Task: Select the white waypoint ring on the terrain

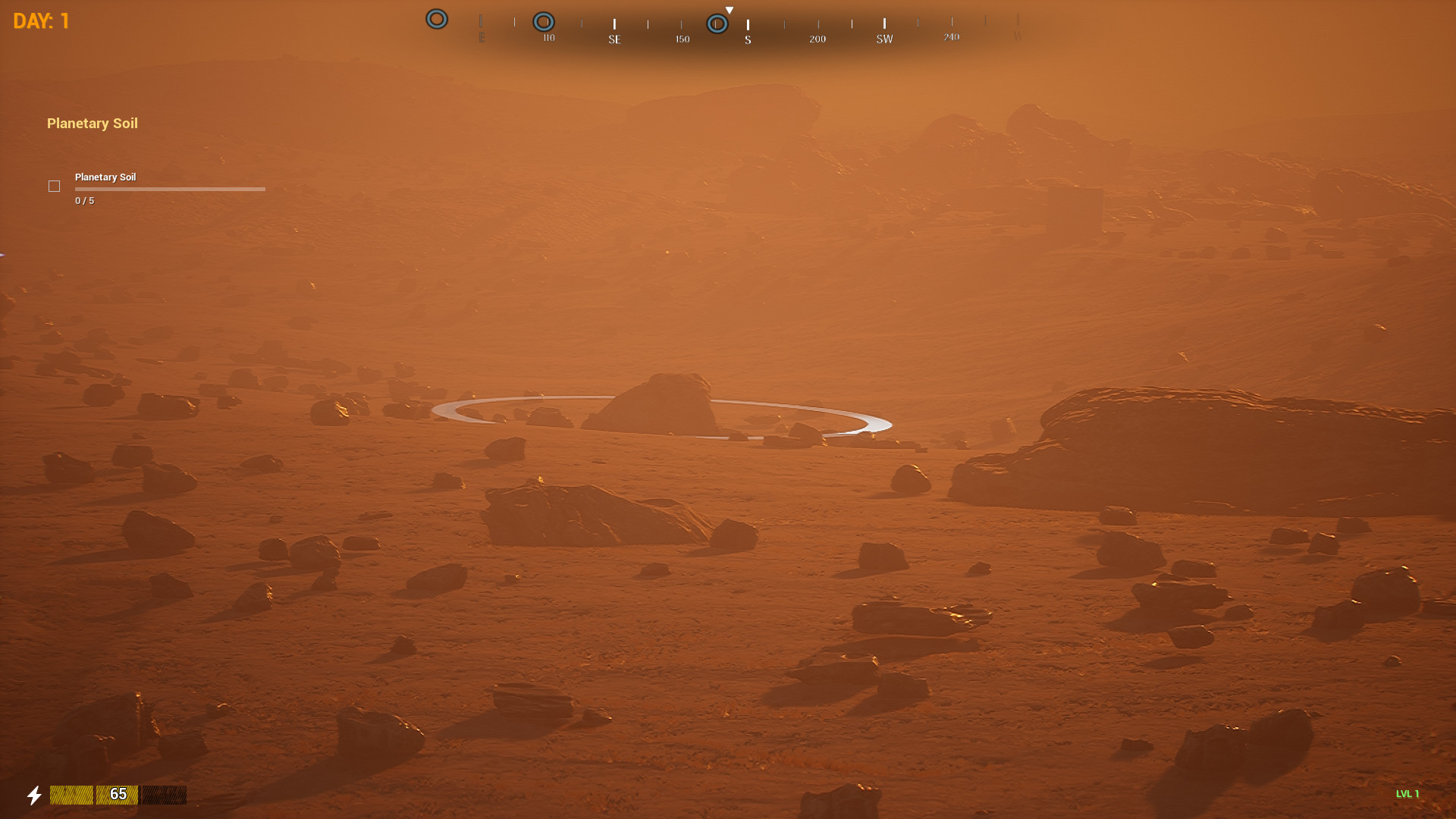Action: coord(661,416)
